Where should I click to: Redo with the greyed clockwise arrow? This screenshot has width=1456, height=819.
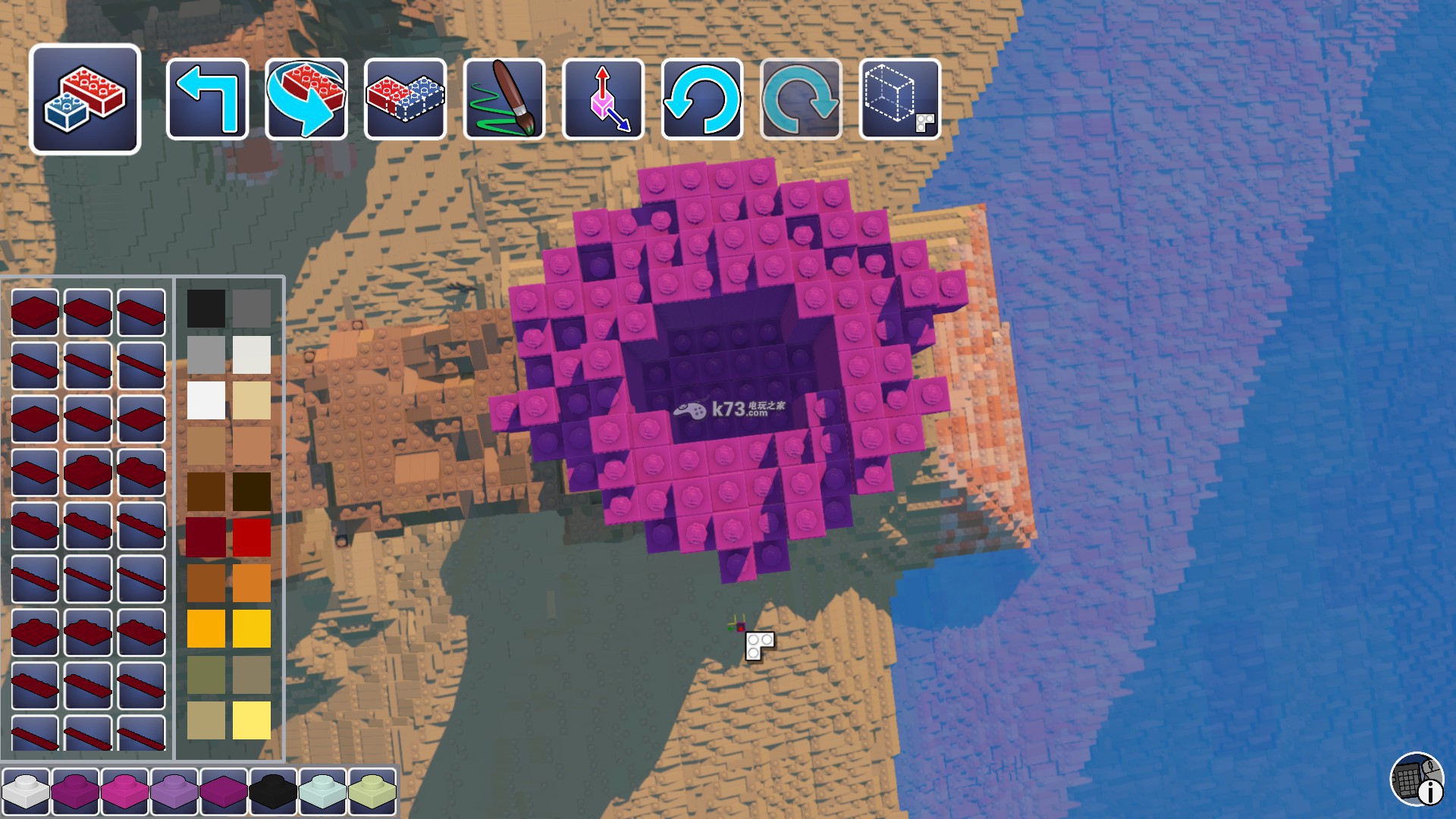coord(802,99)
